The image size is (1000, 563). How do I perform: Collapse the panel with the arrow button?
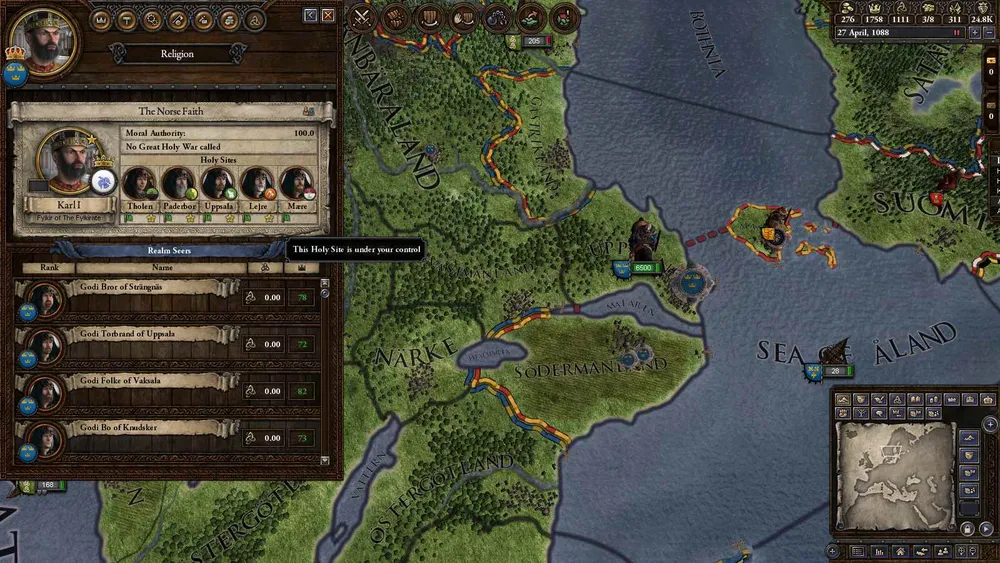[x=311, y=16]
